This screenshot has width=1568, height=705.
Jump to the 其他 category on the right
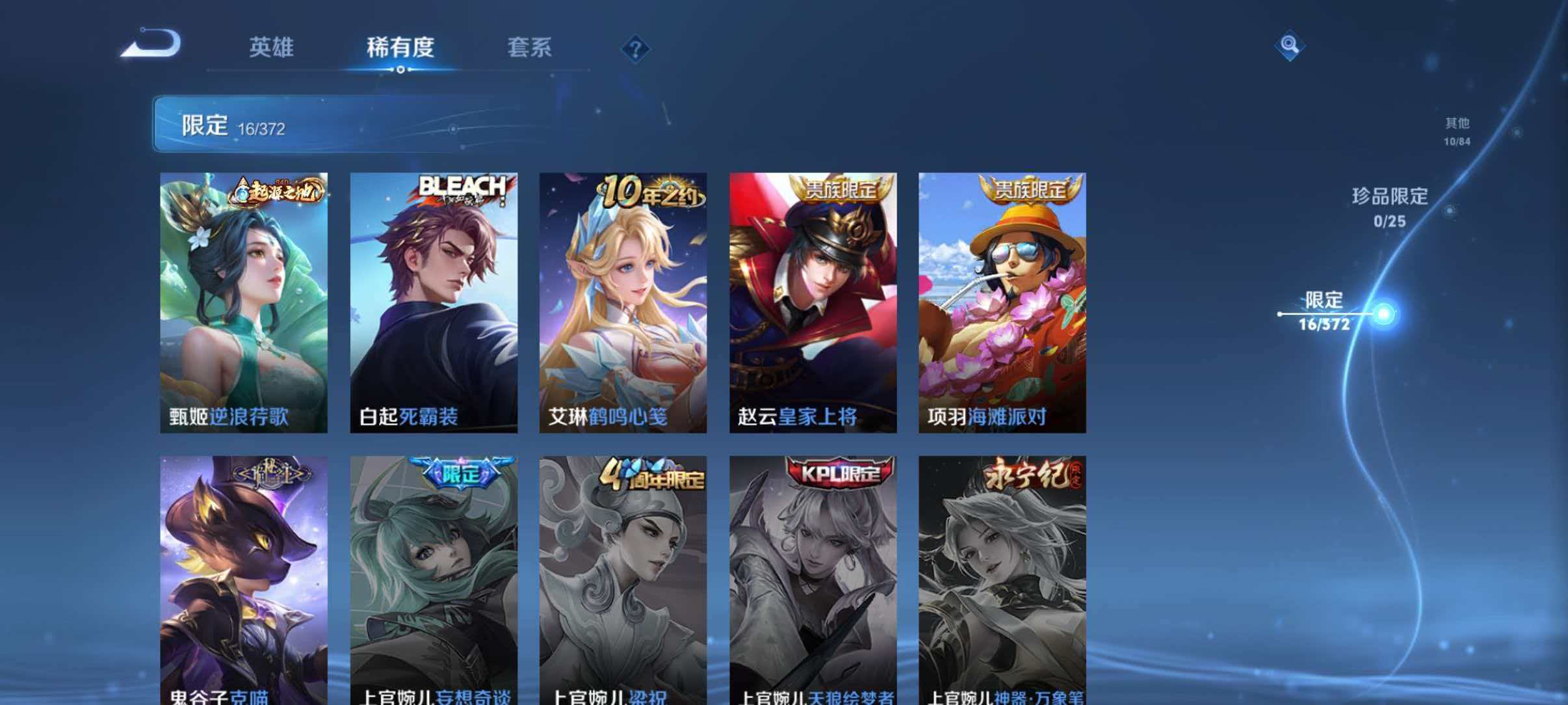(1456, 131)
